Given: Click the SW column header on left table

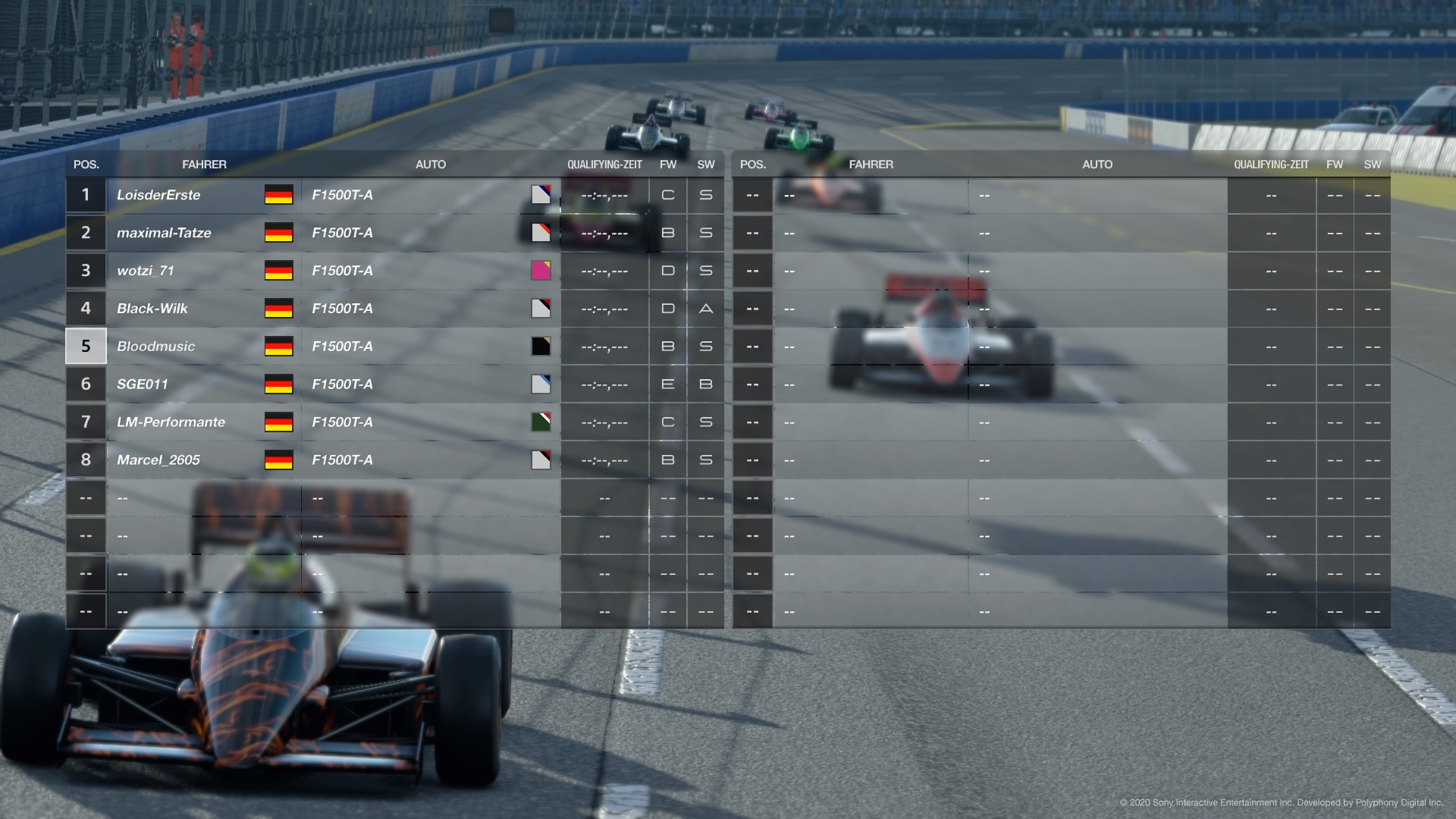Looking at the screenshot, I should pos(705,164).
